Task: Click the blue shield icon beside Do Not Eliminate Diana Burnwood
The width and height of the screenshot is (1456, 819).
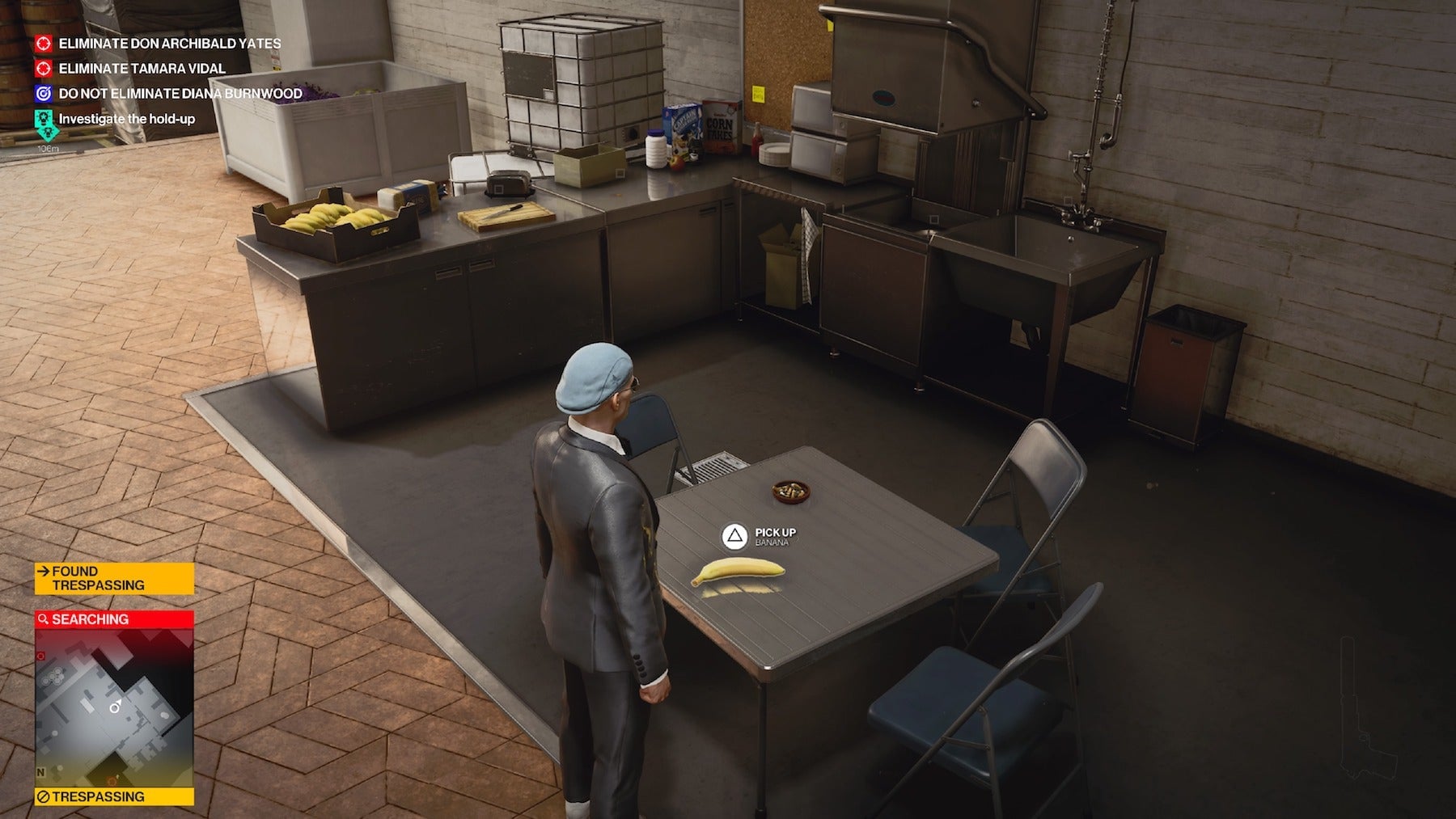Action: 44,95
